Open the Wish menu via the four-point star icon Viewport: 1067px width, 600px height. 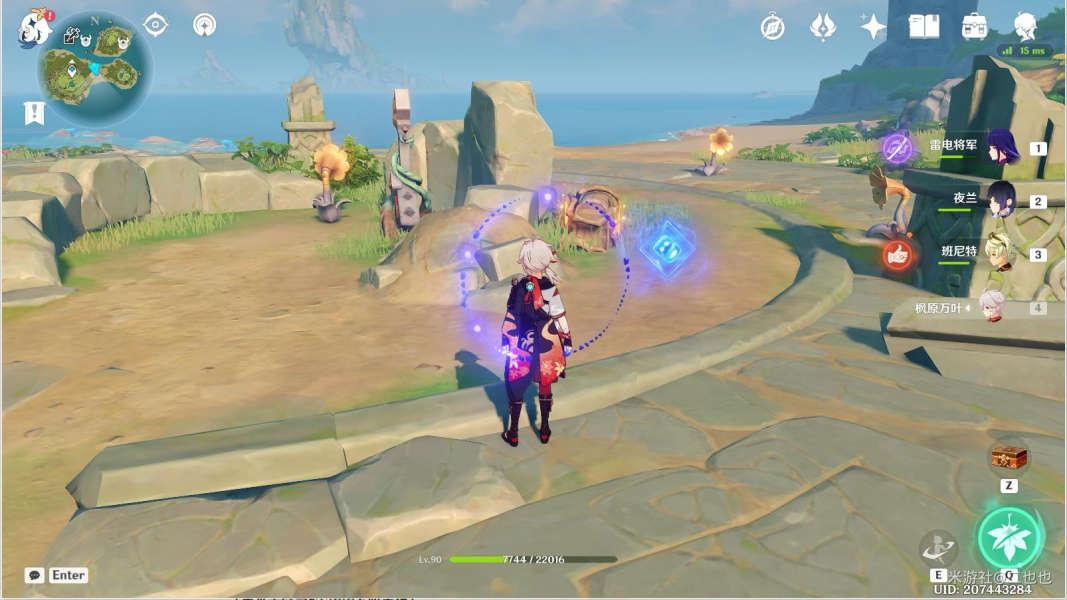tap(873, 27)
